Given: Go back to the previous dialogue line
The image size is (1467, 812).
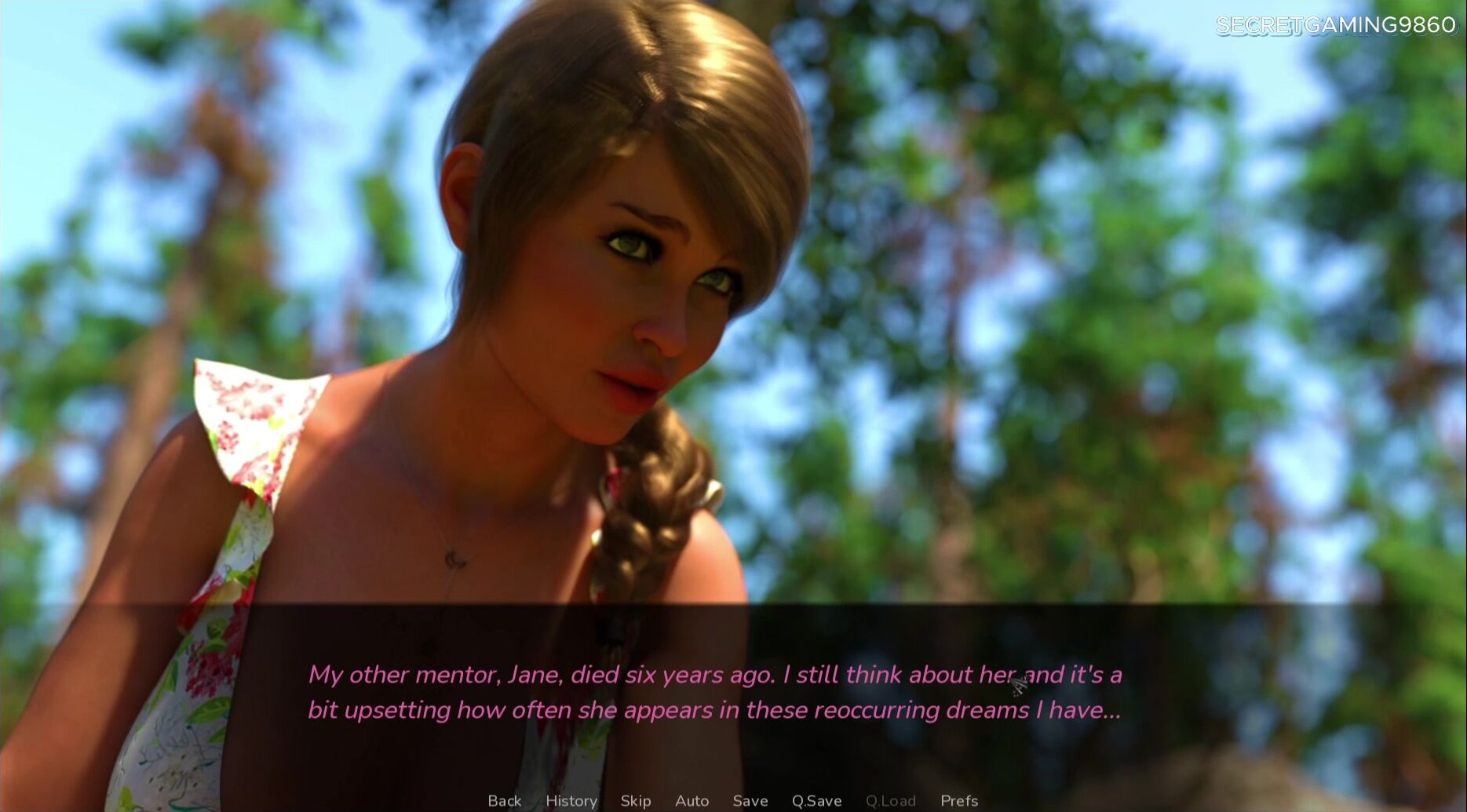Looking at the screenshot, I should 504,800.
